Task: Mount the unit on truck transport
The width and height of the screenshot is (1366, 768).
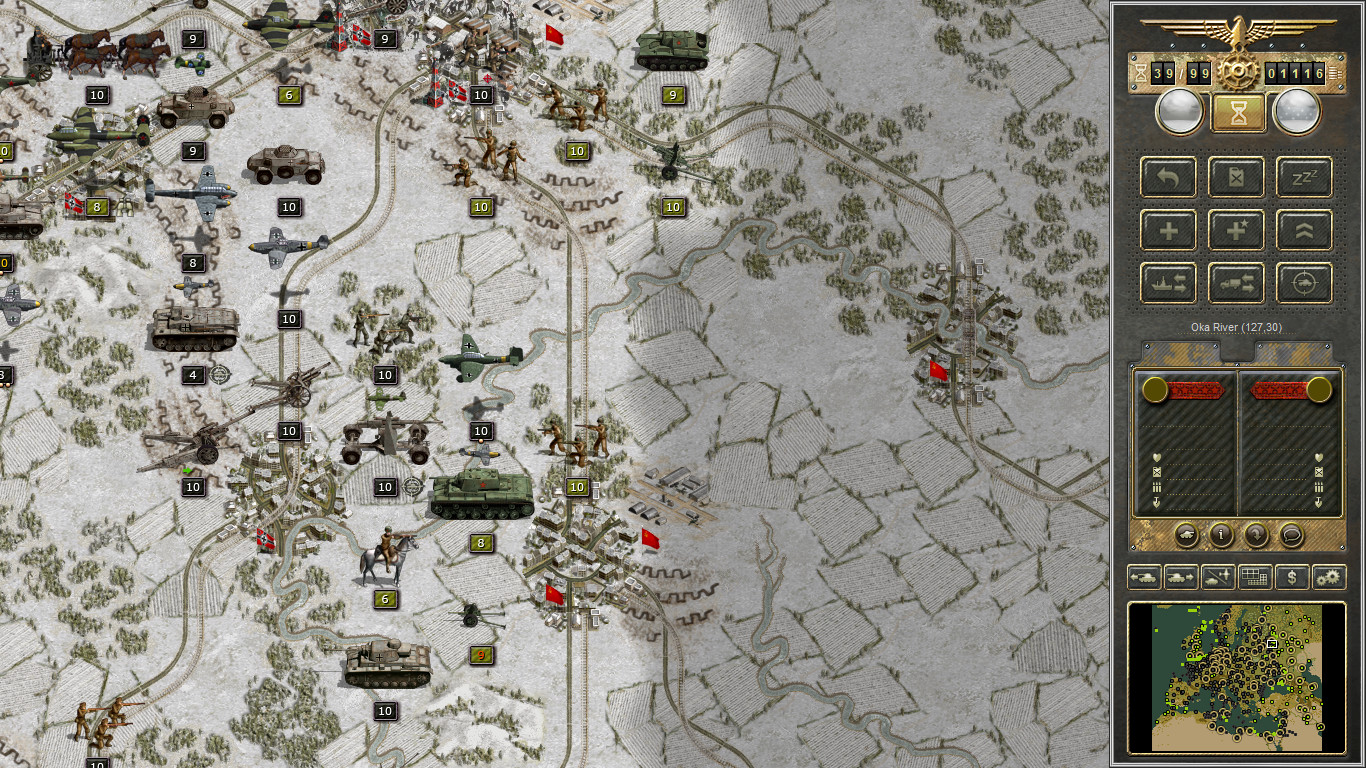Action: [x=1237, y=283]
